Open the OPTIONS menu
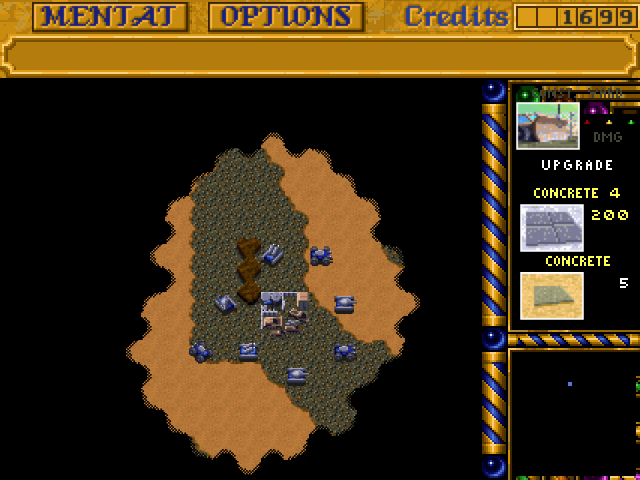This screenshot has width=640, height=480. point(285,17)
